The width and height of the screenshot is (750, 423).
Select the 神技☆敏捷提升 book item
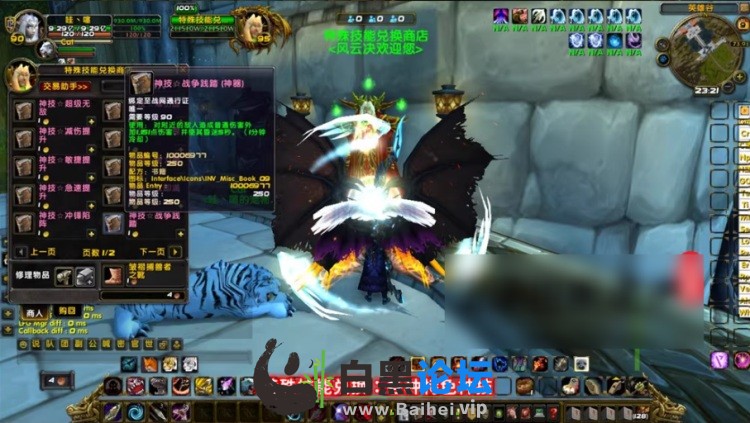click(x=24, y=166)
